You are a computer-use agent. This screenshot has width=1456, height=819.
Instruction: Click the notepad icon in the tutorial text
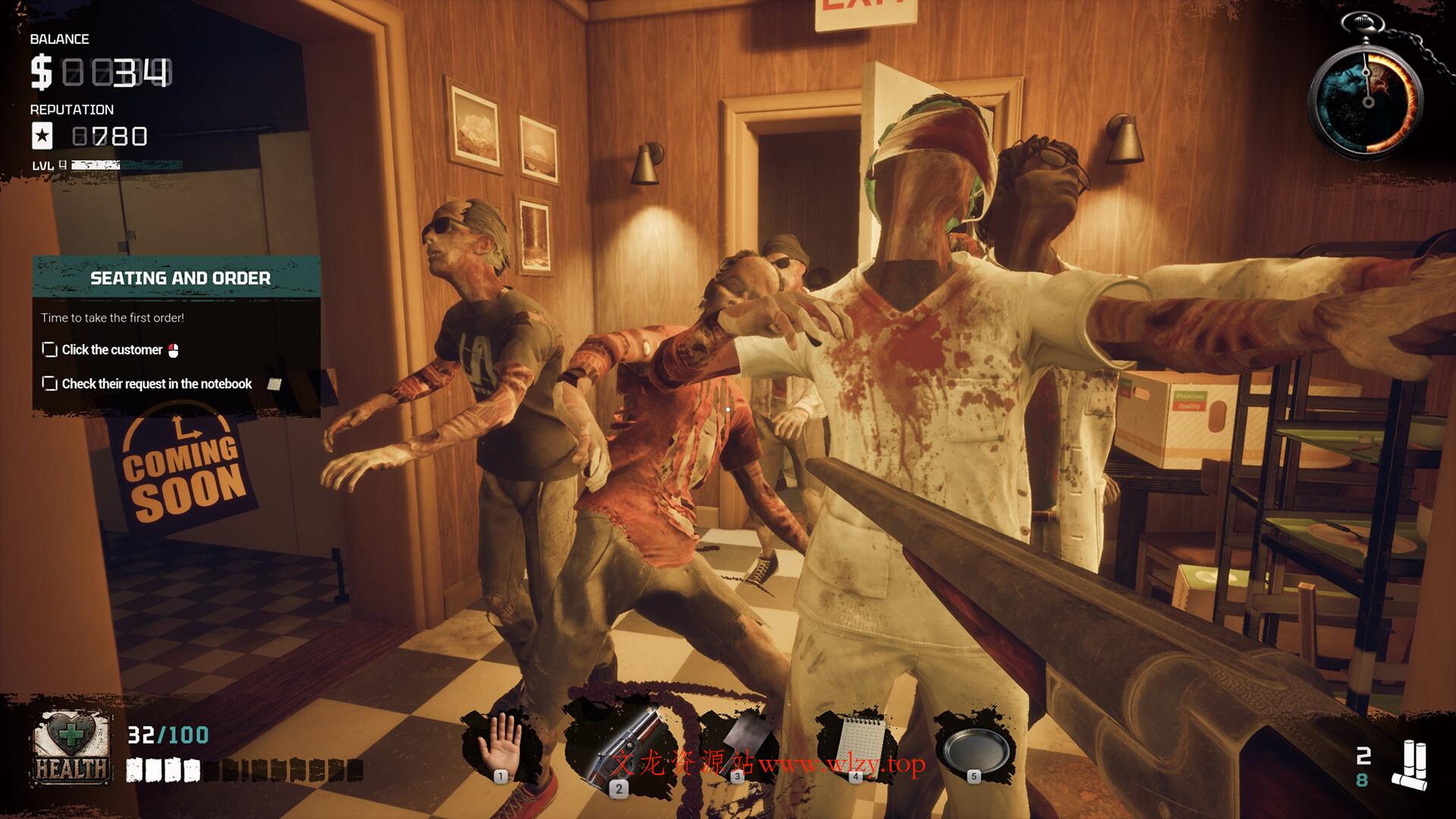click(273, 384)
